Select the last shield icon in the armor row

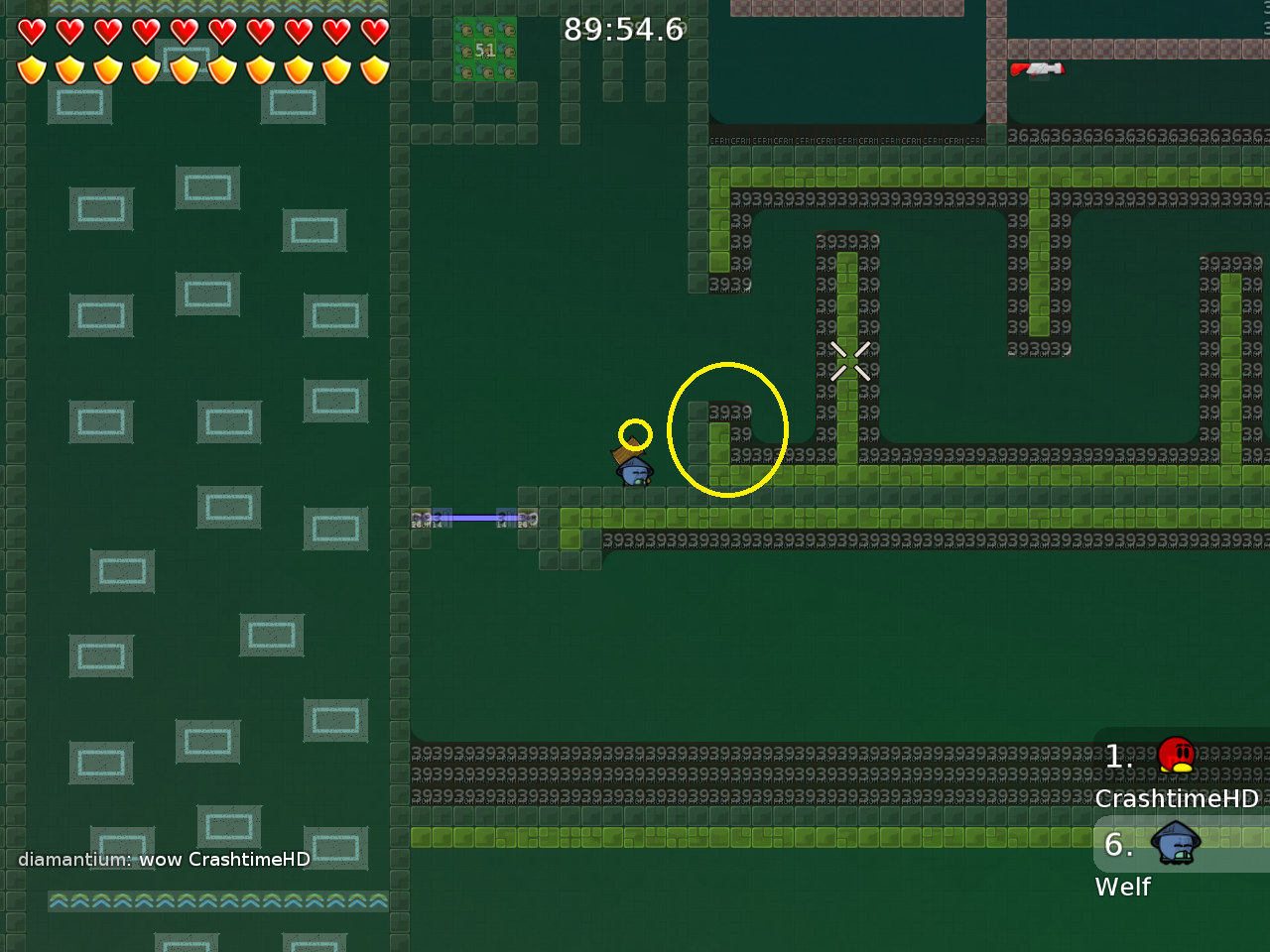[x=372, y=70]
